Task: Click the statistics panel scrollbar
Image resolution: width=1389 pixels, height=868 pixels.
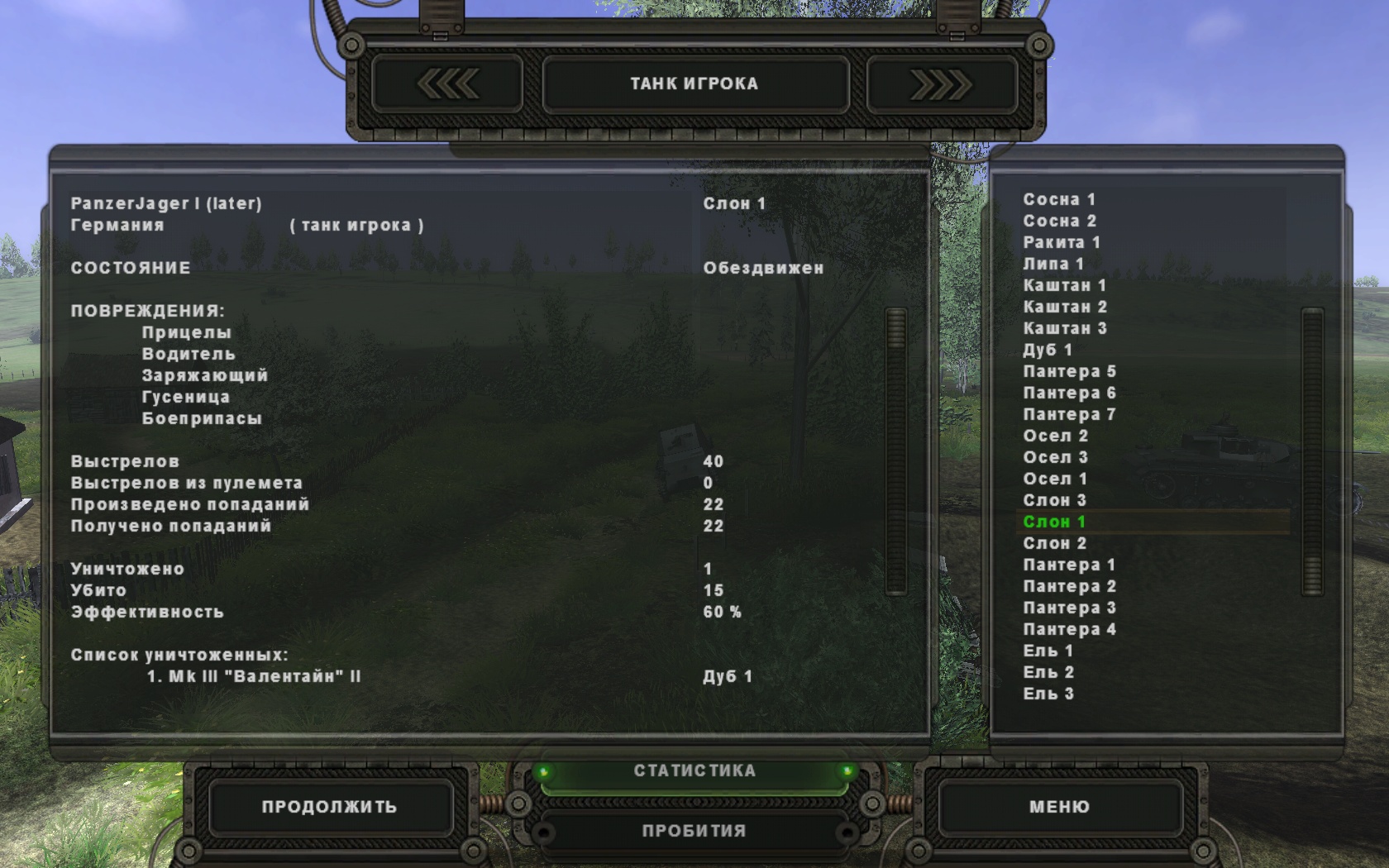Action: point(896,451)
